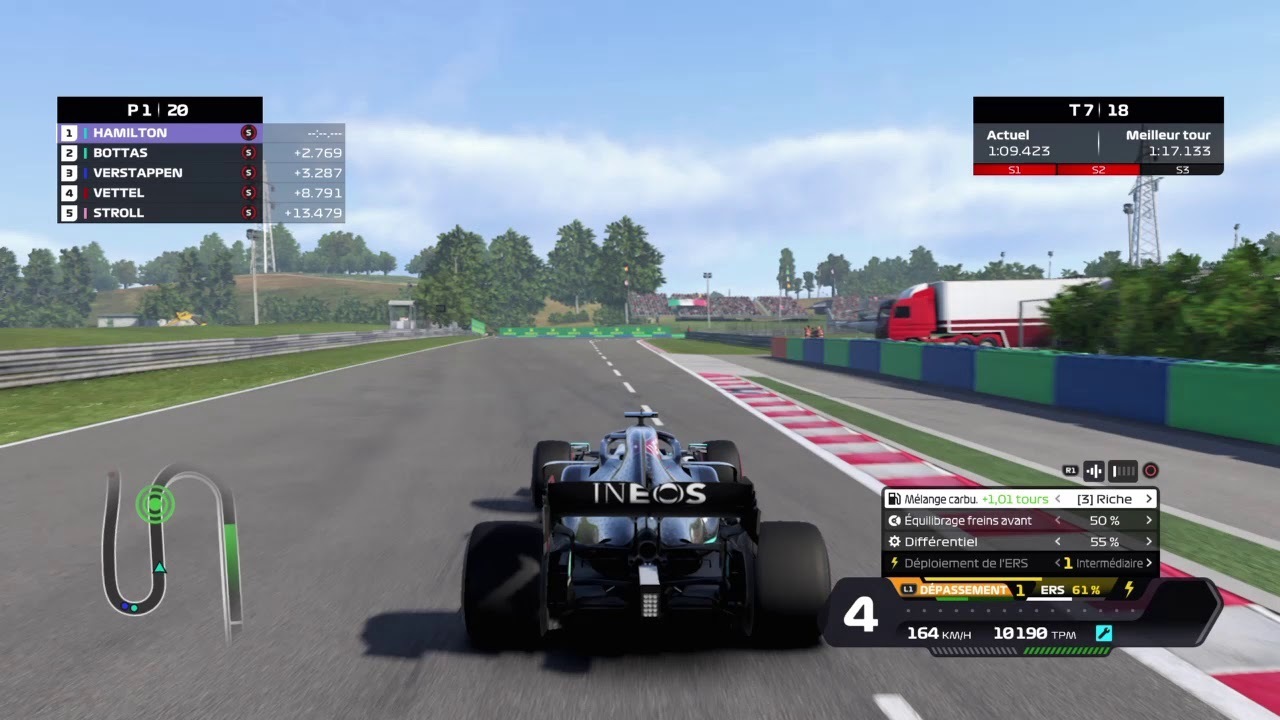Click the red circle record icon
This screenshot has width=1280, height=720.
(x=1150, y=470)
